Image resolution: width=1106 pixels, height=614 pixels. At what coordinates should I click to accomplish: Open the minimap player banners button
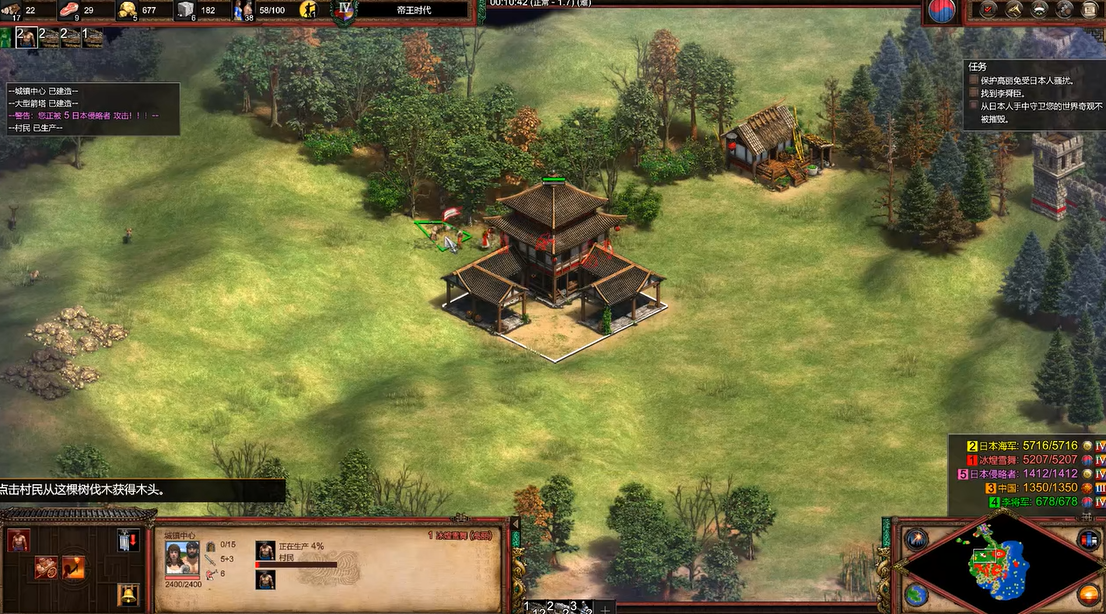point(1088,539)
